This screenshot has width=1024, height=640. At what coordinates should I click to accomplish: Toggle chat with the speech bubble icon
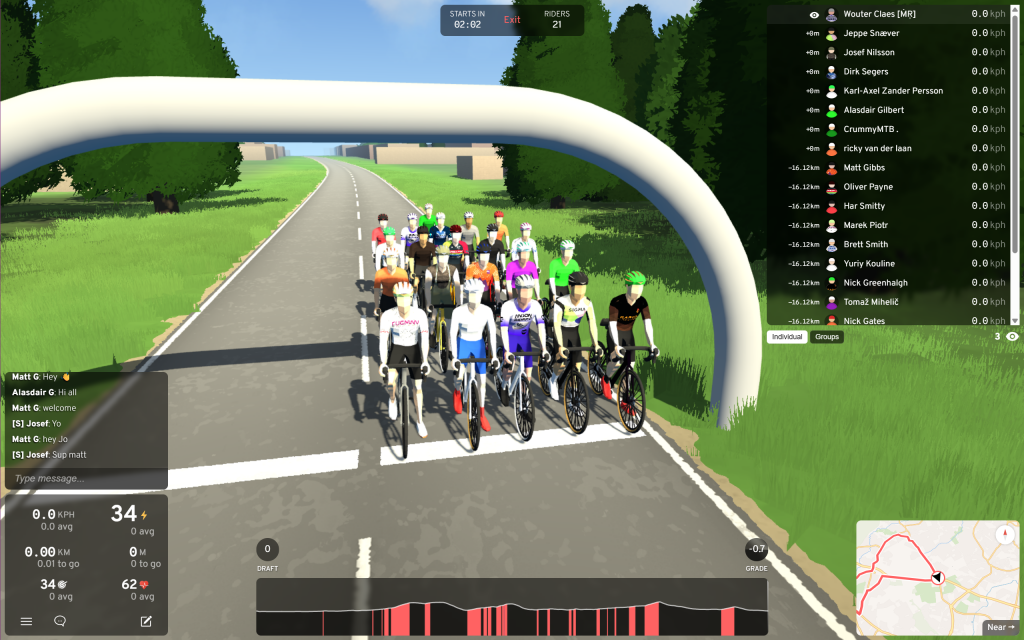click(60, 621)
